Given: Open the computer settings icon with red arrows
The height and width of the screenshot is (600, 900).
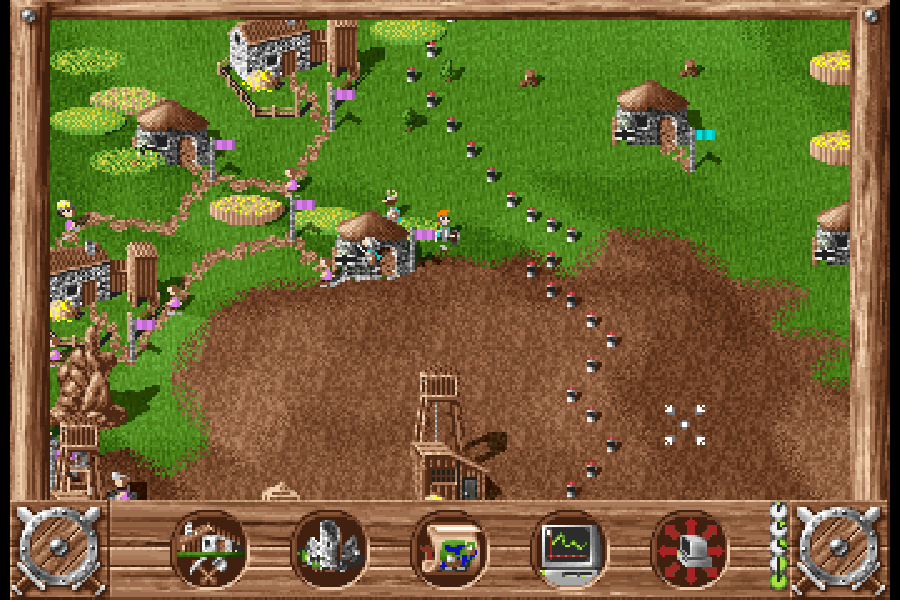Looking at the screenshot, I should click(689, 549).
